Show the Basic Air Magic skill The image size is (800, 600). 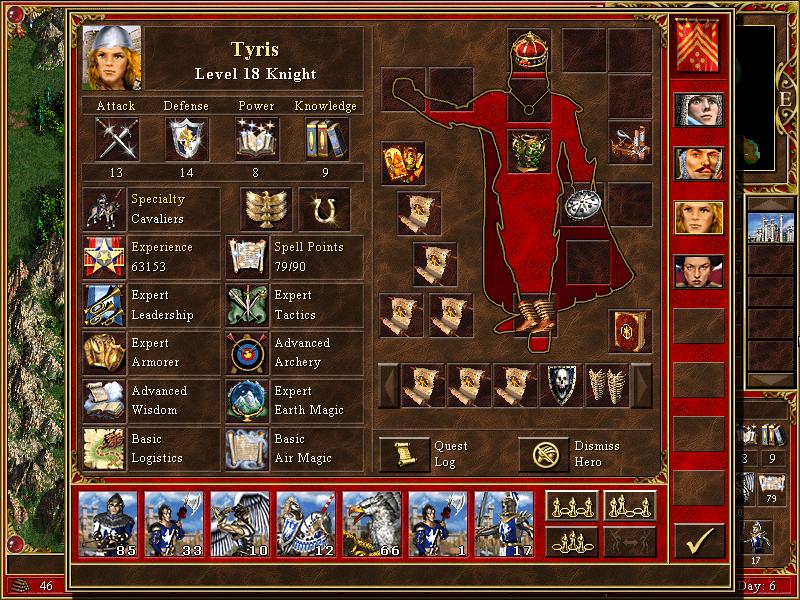click(x=247, y=449)
